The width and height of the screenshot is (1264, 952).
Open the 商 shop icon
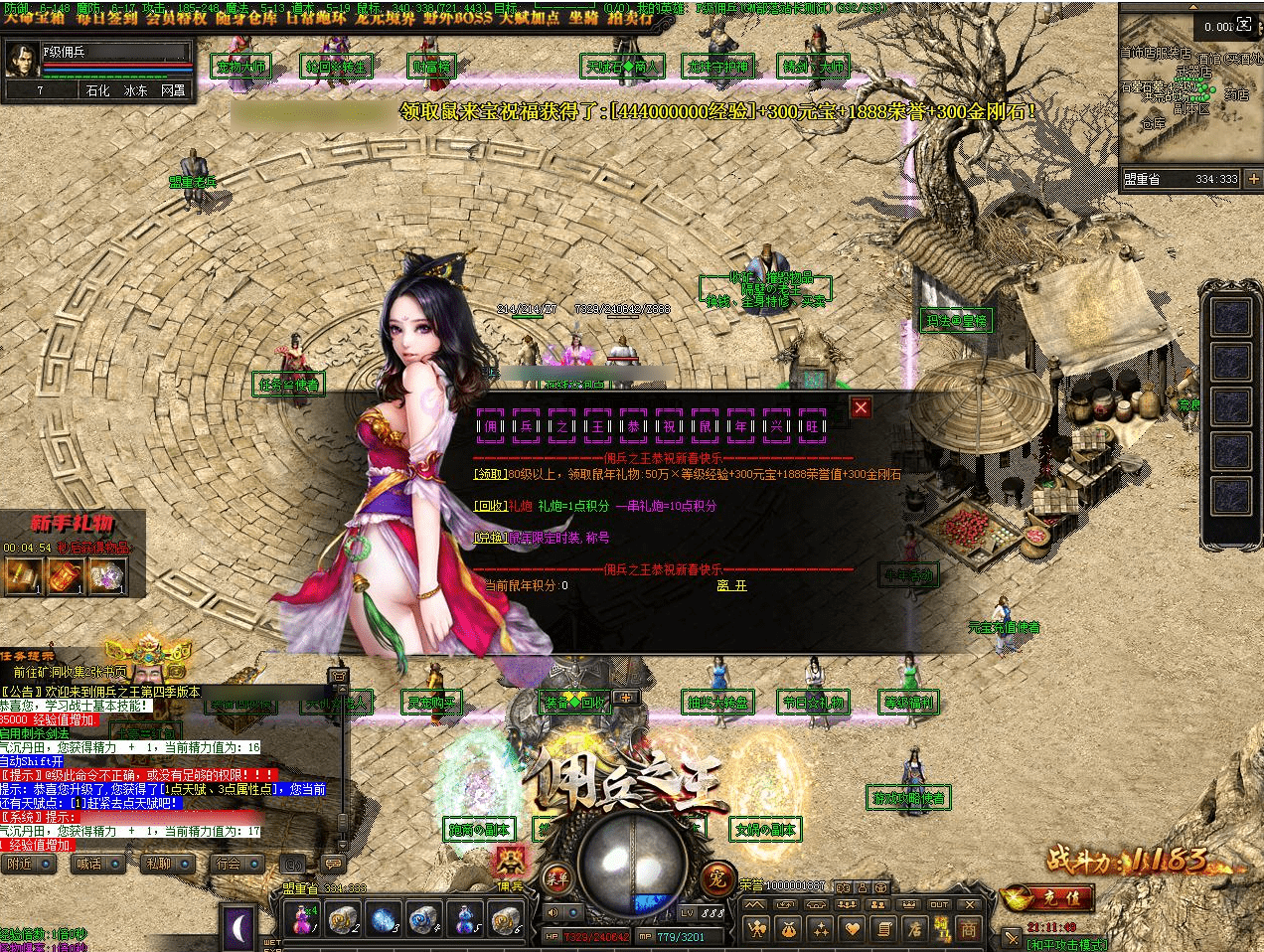pyautogui.click(x=968, y=930)
